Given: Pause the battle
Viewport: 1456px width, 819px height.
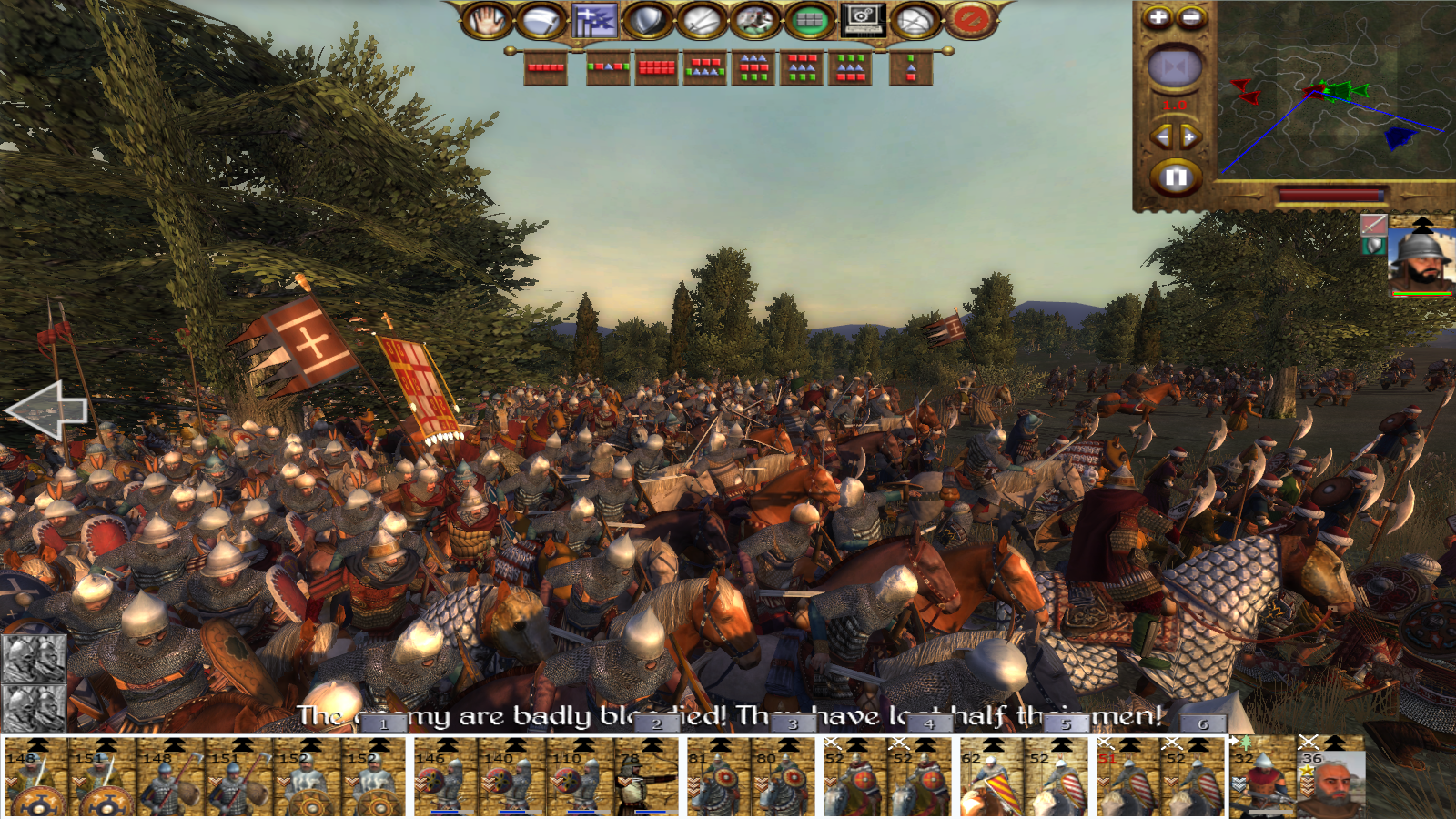Looking at the screenshot, I should tap(1175, 177).
